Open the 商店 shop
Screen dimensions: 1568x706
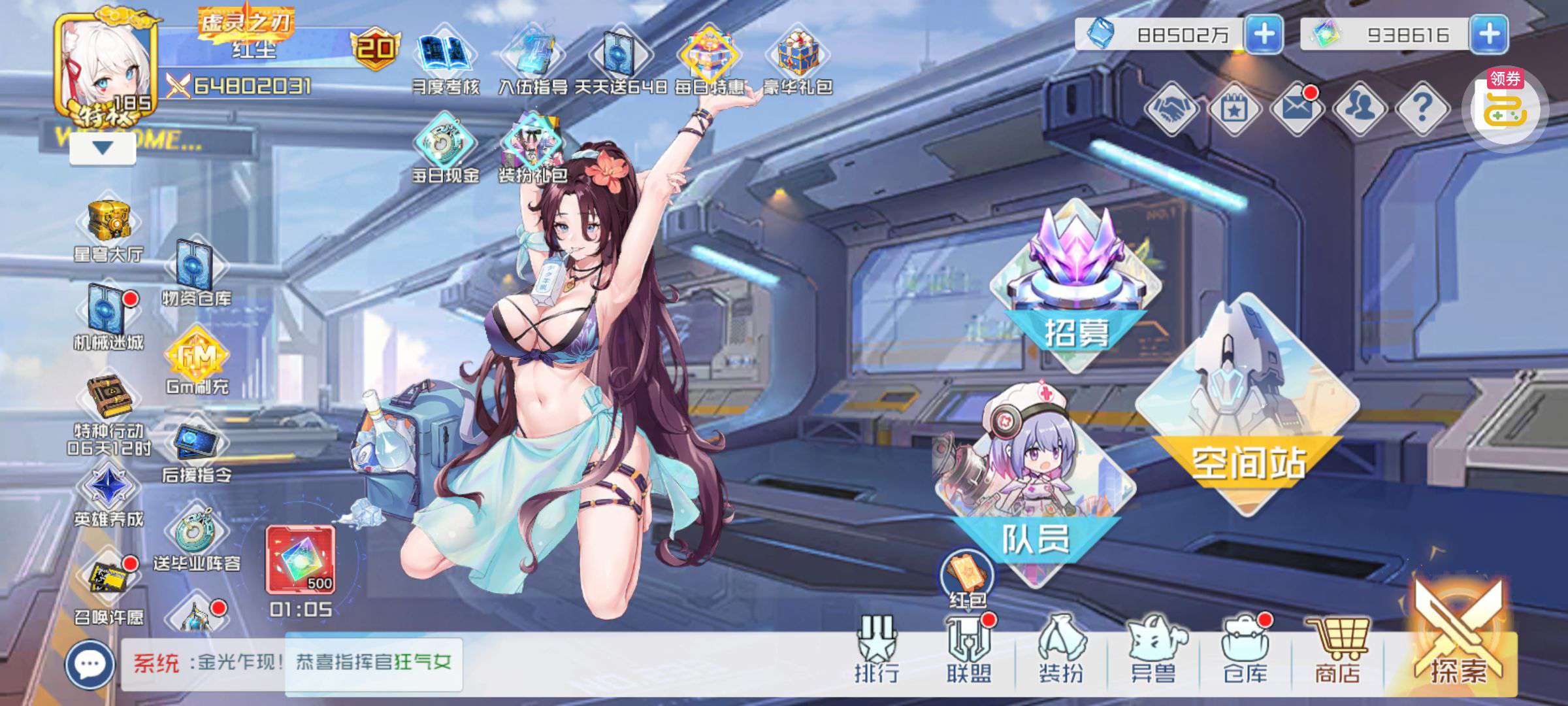(1337, 650)
